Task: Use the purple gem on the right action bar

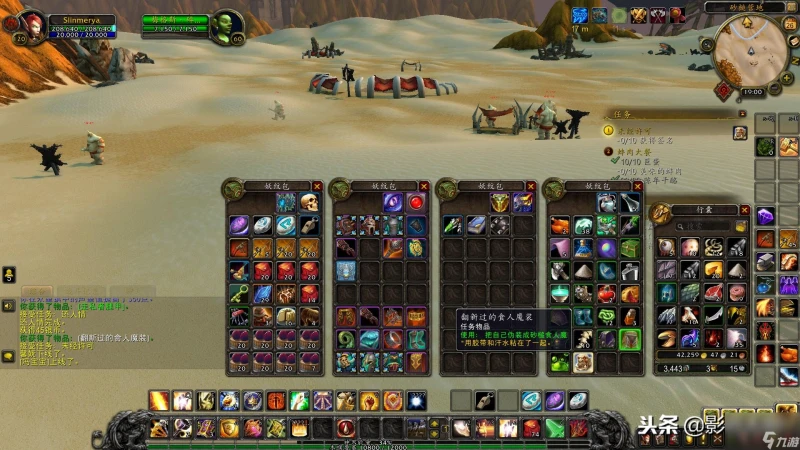Action: tap(764, 215)
